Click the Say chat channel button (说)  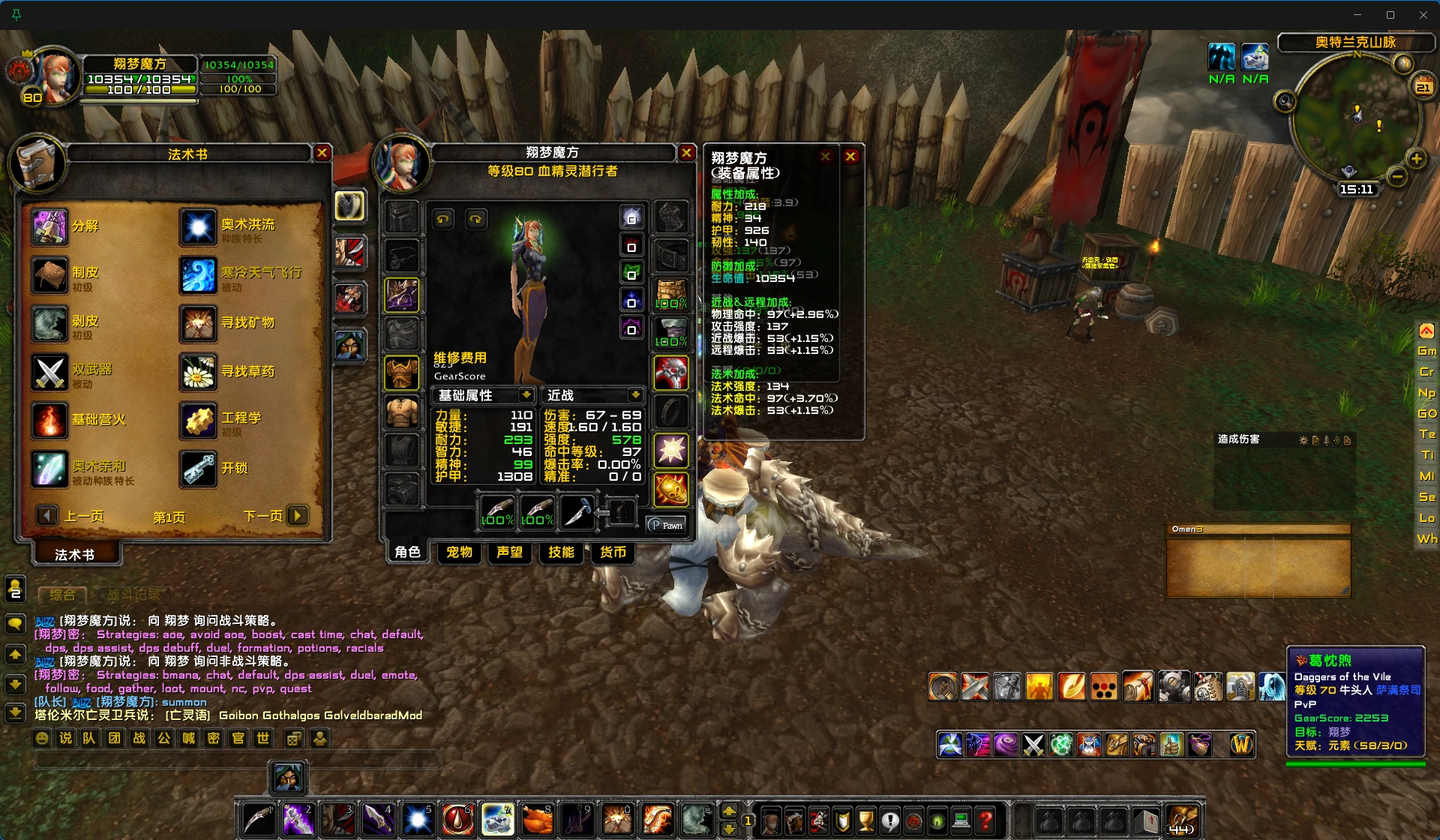tap(66, 739)
